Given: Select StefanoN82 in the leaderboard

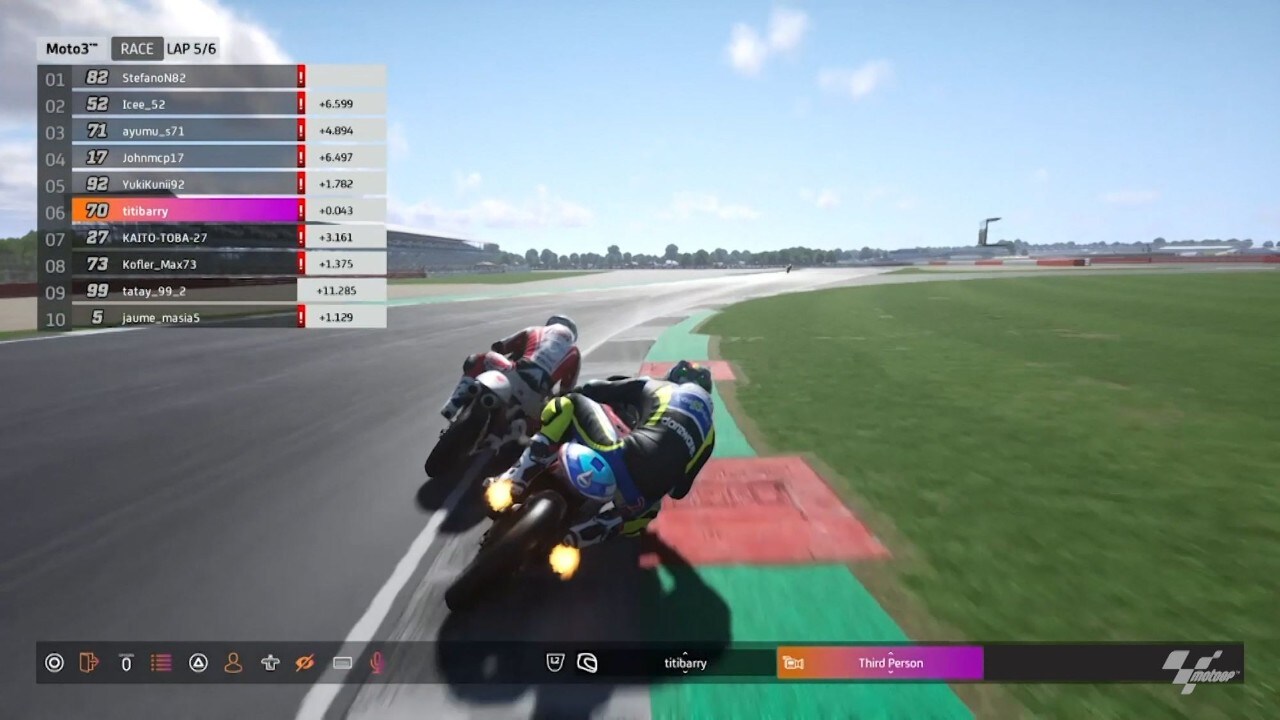Looking at the screenshot, I should (185, 77).
